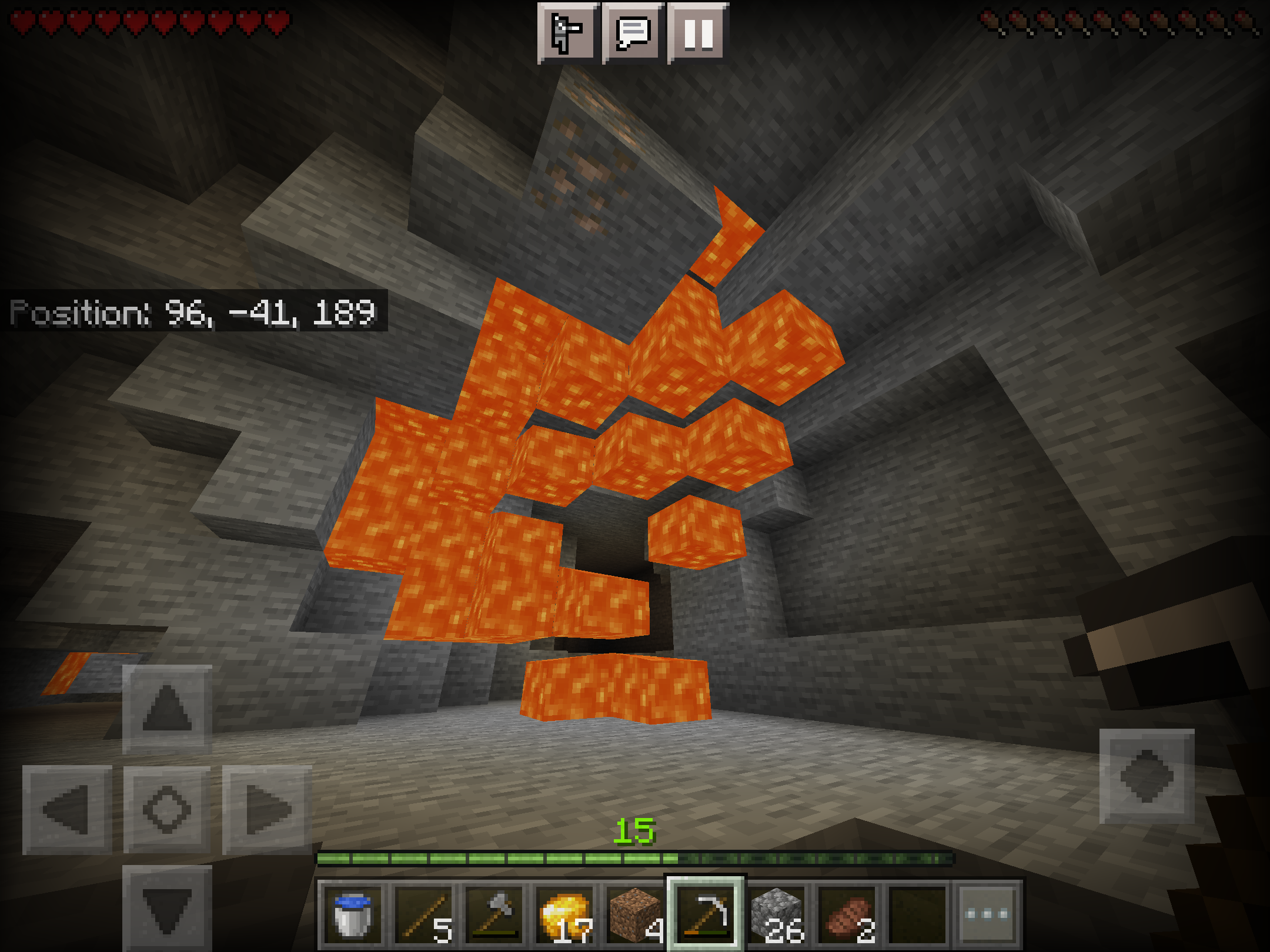Screen dimensions: 1270x952
Task: Tap the move left arrow
Action: point(67,810)
